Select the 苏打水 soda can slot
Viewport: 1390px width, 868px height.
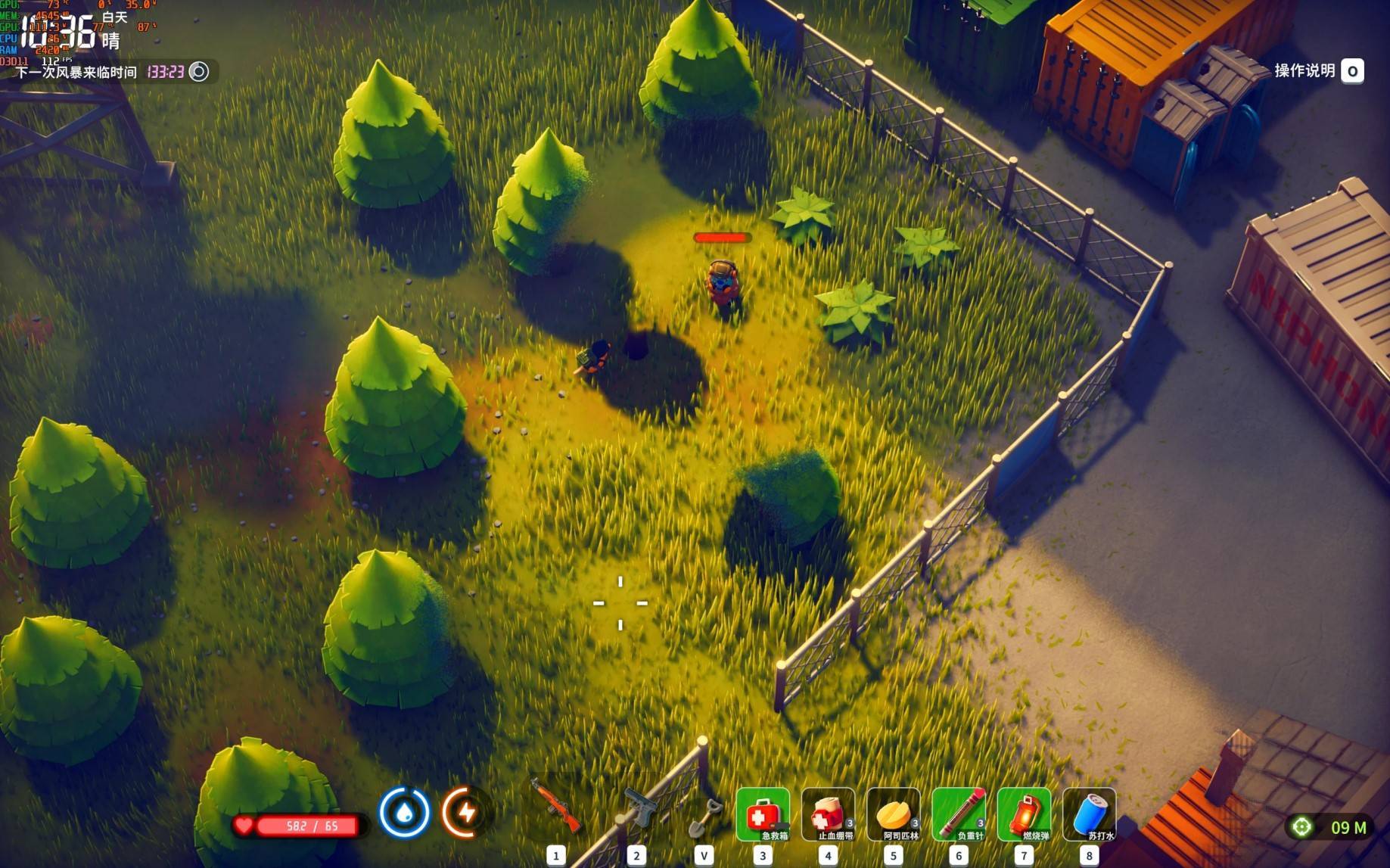tap(1090, 815)
